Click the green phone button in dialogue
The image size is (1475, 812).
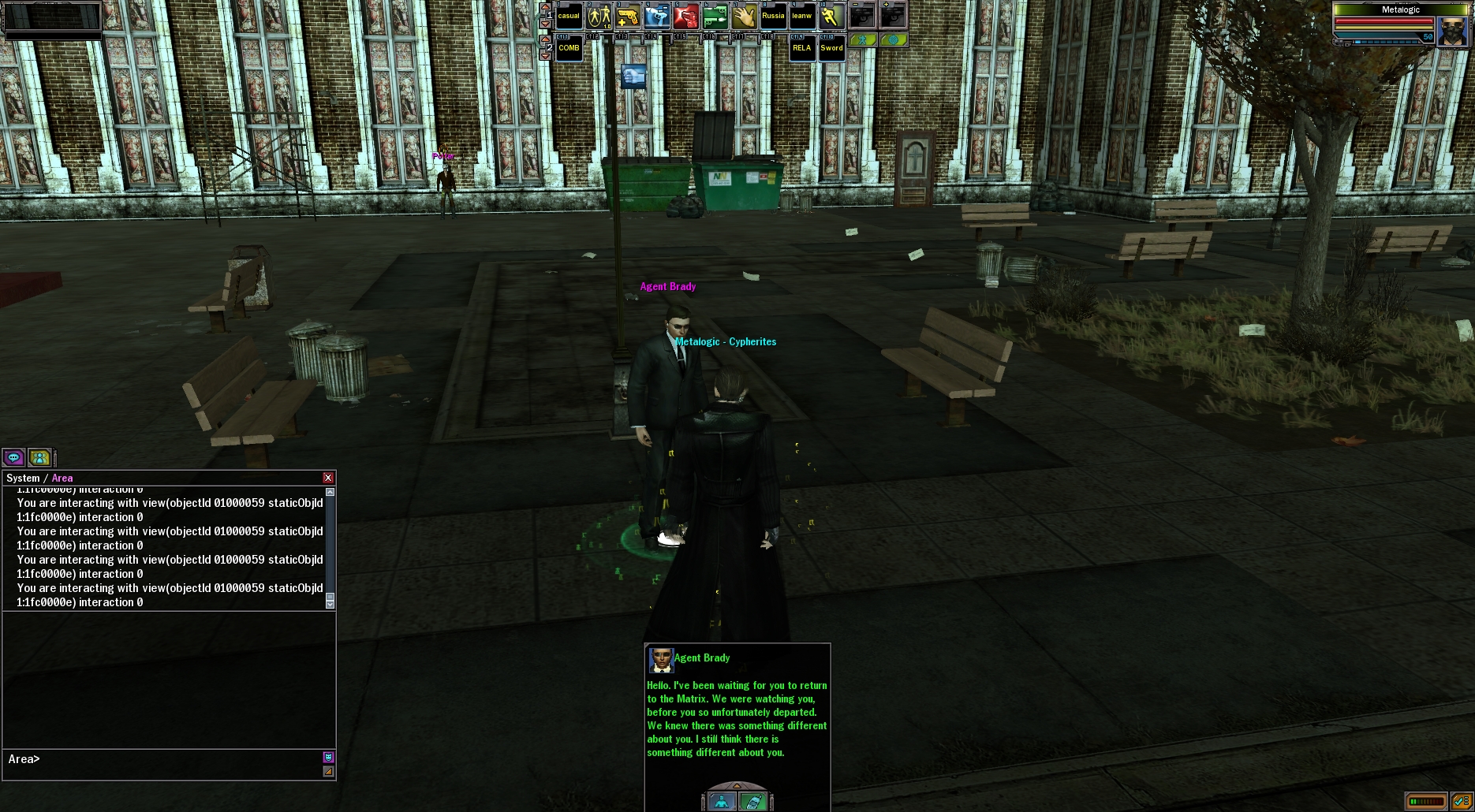752,803
